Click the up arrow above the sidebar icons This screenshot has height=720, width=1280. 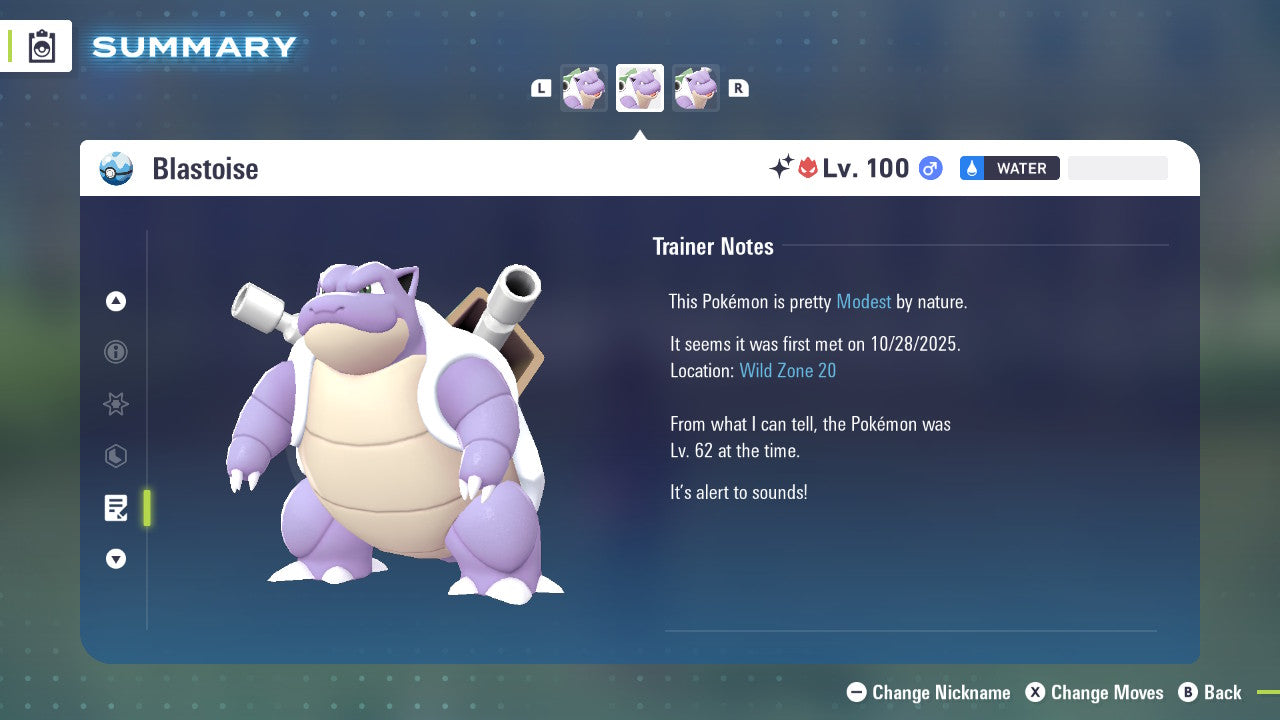(116, 301)
